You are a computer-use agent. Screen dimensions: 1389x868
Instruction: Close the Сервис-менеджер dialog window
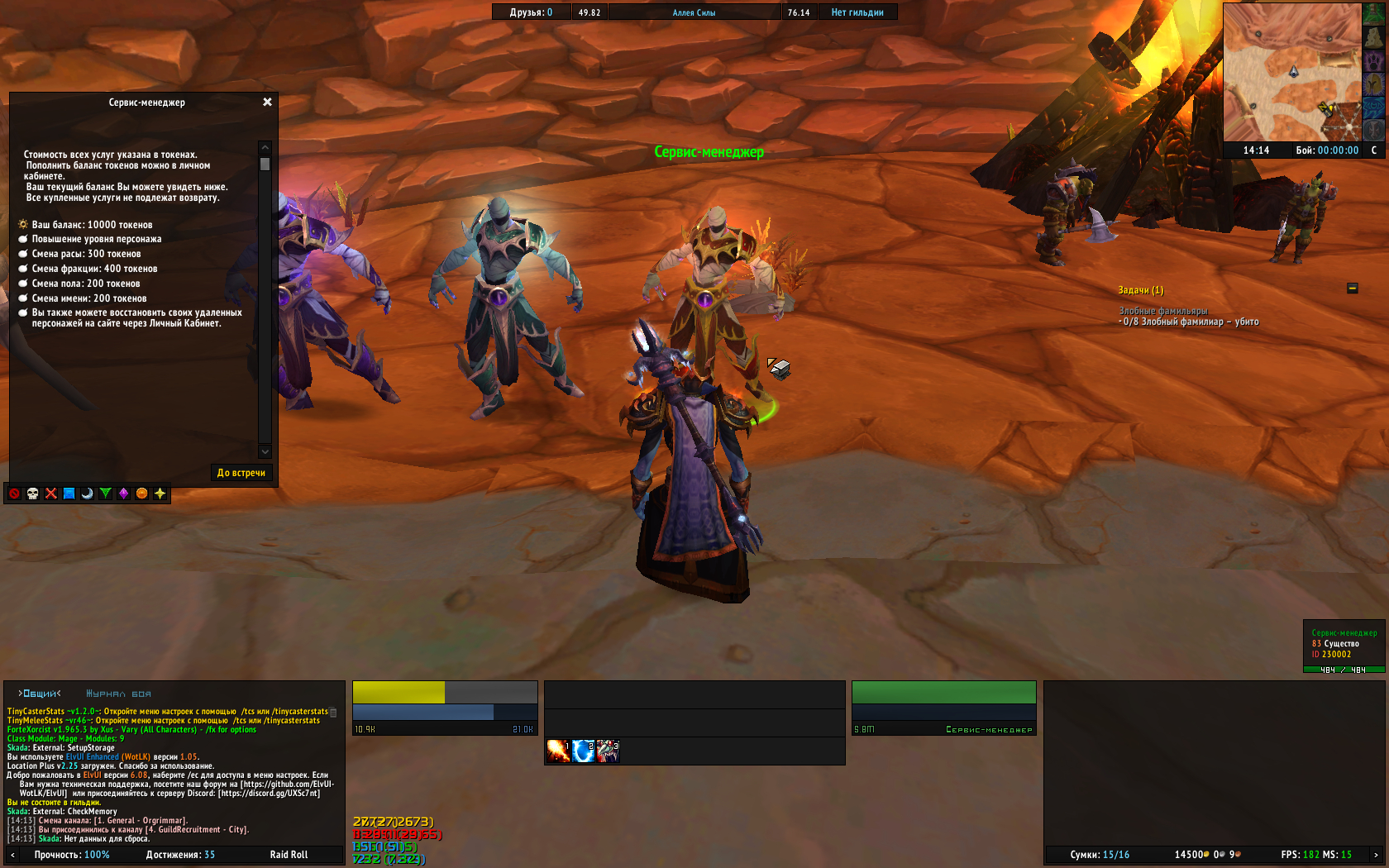267,102
